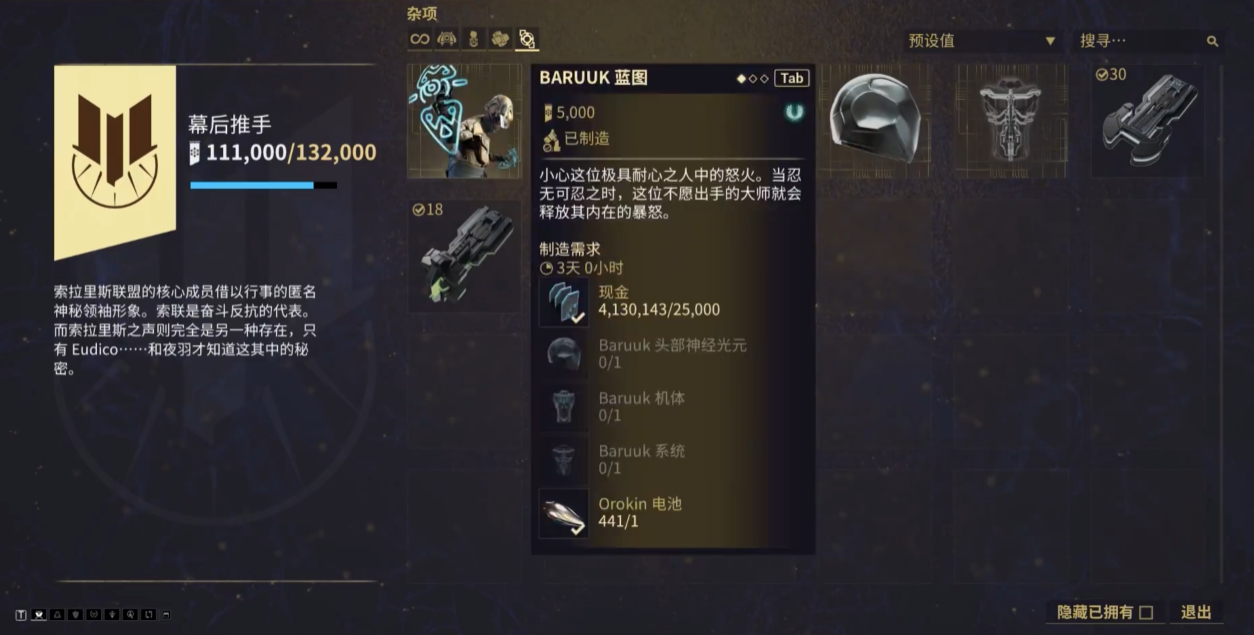The height and width of the screenshot is (635, 1254).
Task: Exit the shop with 退出
Action: coord(1196,612)
